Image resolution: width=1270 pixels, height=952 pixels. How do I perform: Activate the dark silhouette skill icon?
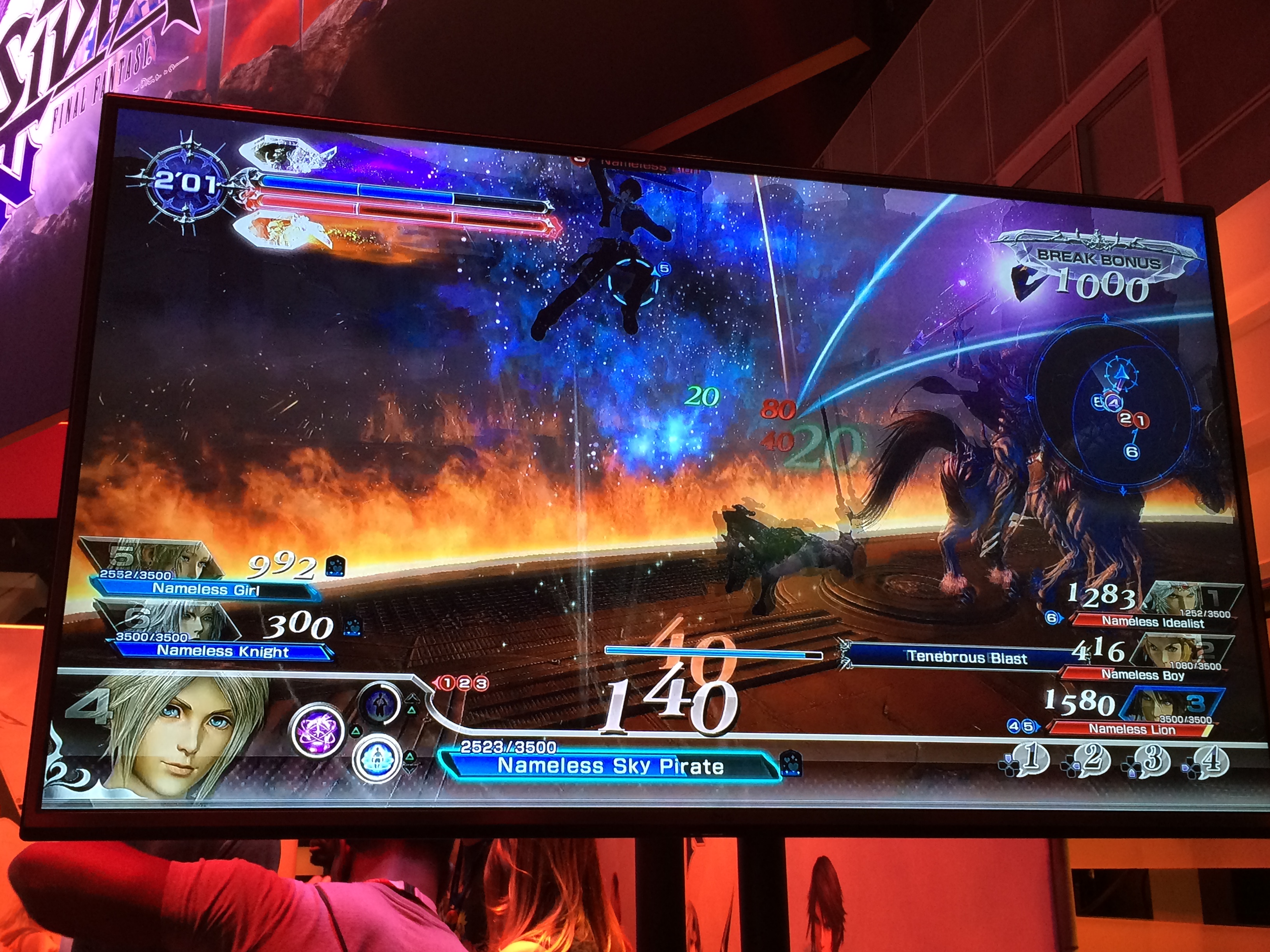pos(379,703)
